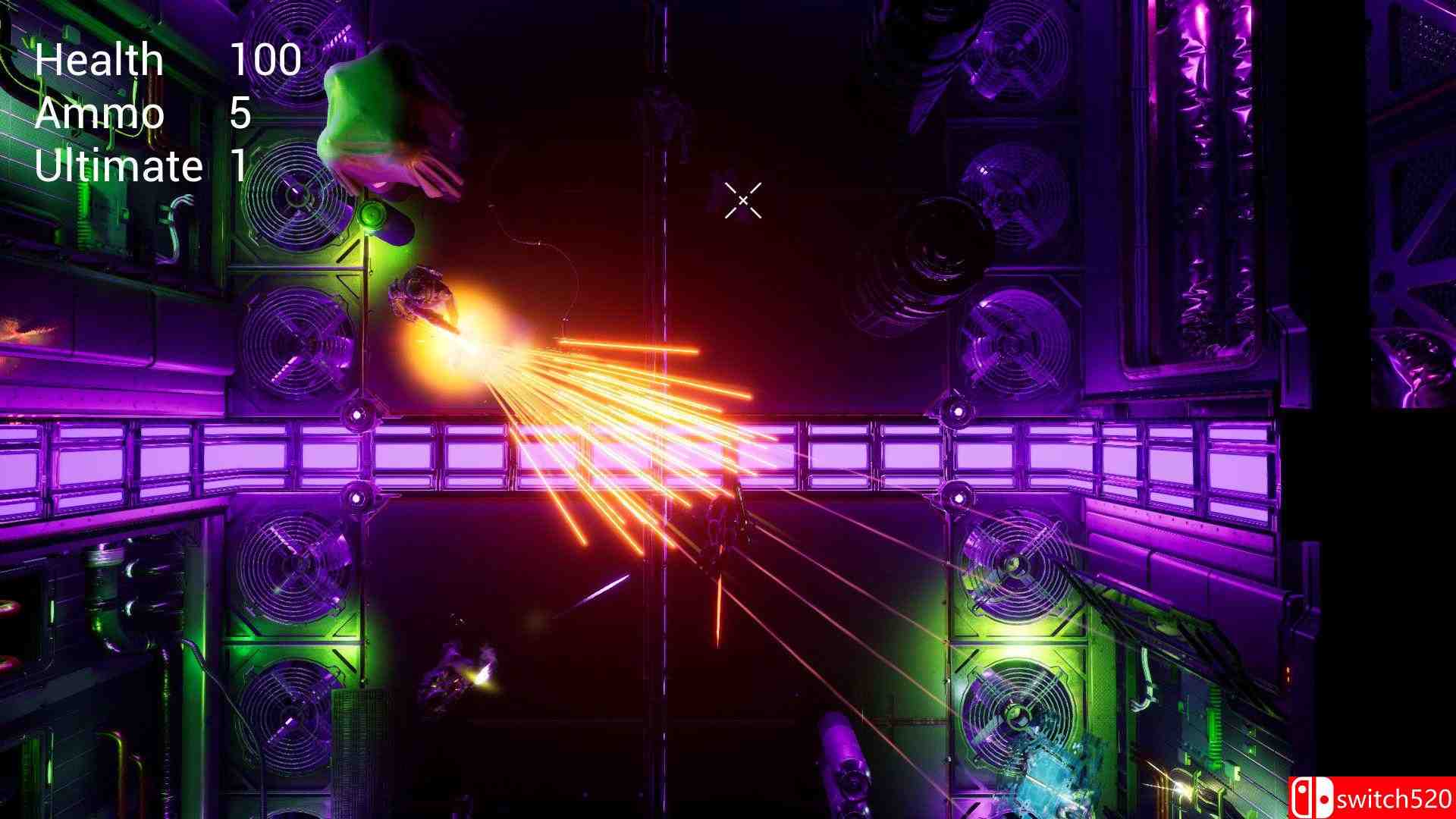Click the Health label in the HUD
This screenshot has width=1456, height=819.
tap(102, 59)
